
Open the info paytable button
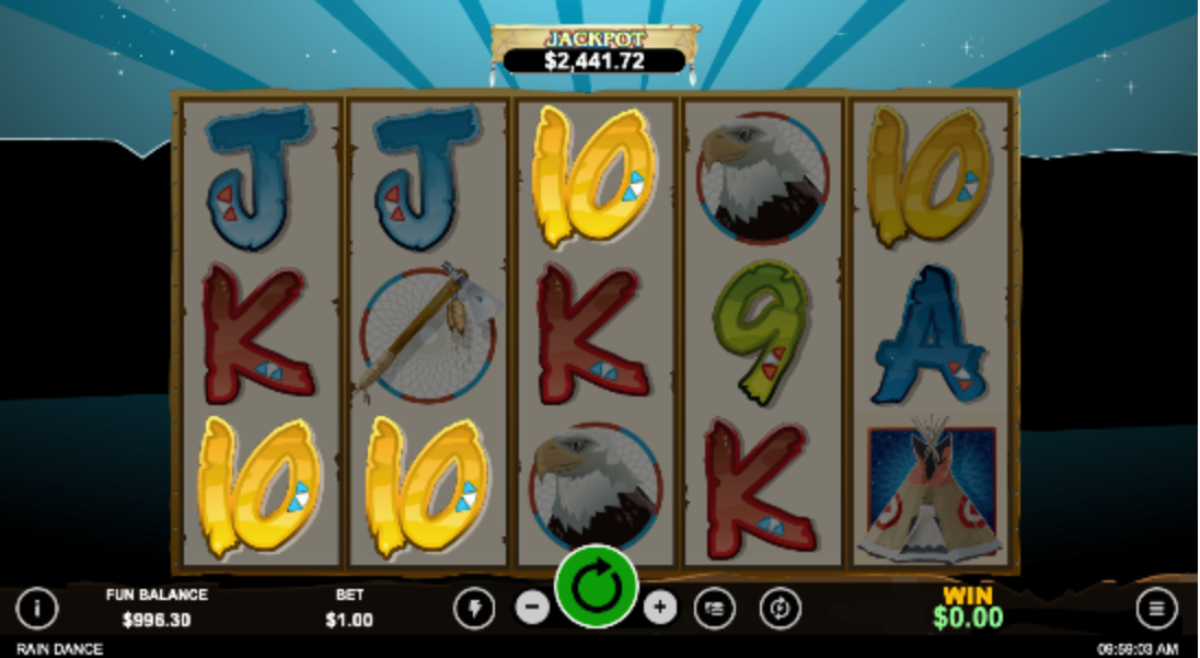pos(37,607)
